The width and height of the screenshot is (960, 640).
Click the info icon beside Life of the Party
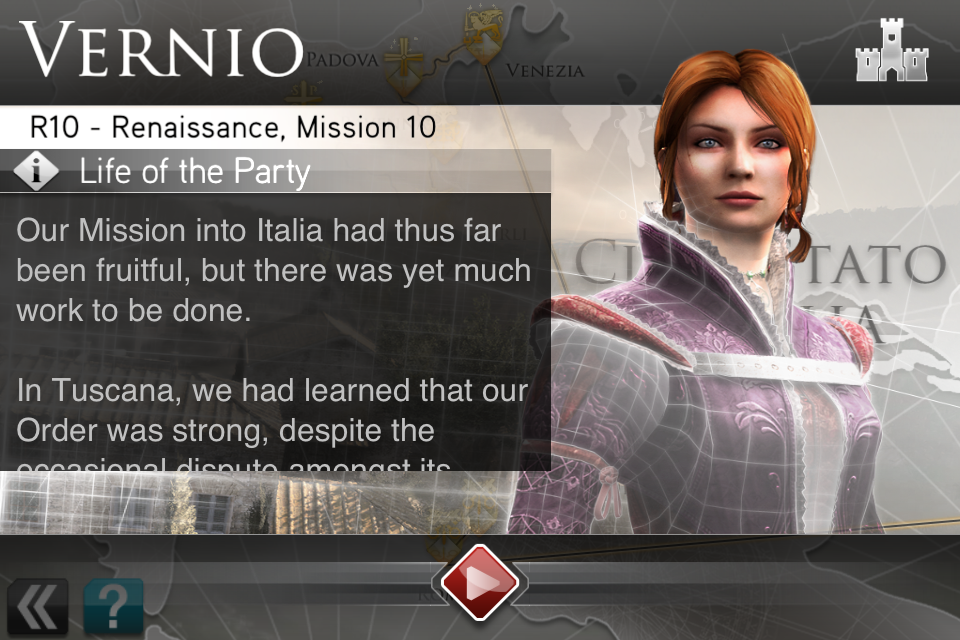[38, 172]
